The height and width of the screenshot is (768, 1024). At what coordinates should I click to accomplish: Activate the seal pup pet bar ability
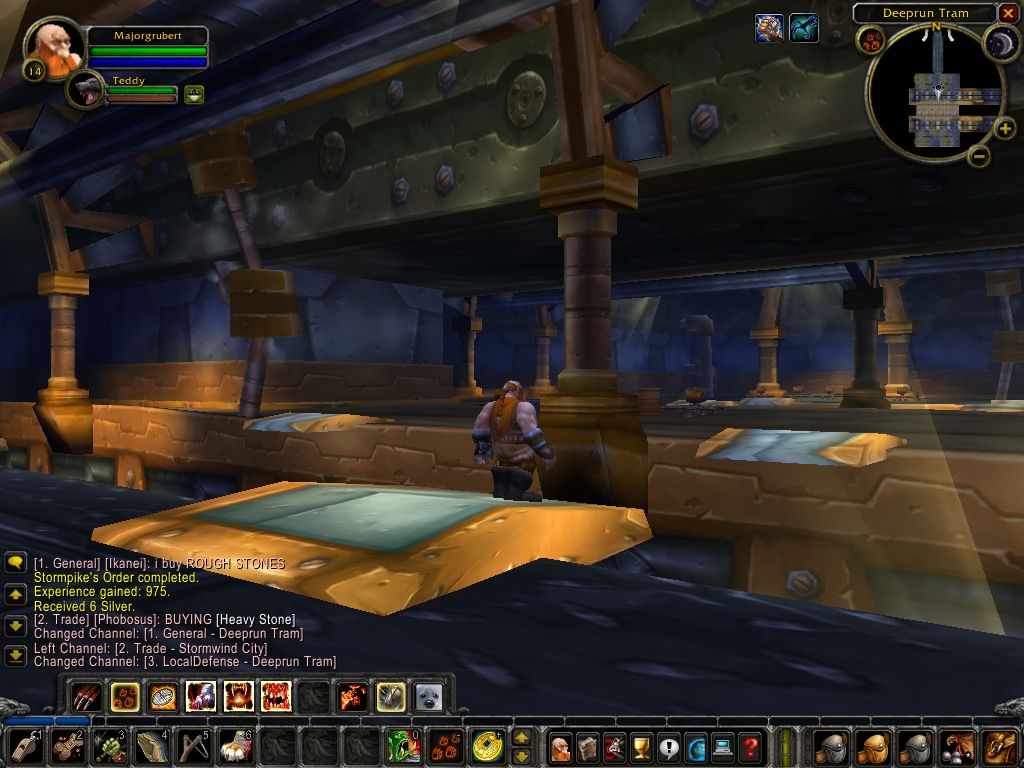(x=428, y=696)
